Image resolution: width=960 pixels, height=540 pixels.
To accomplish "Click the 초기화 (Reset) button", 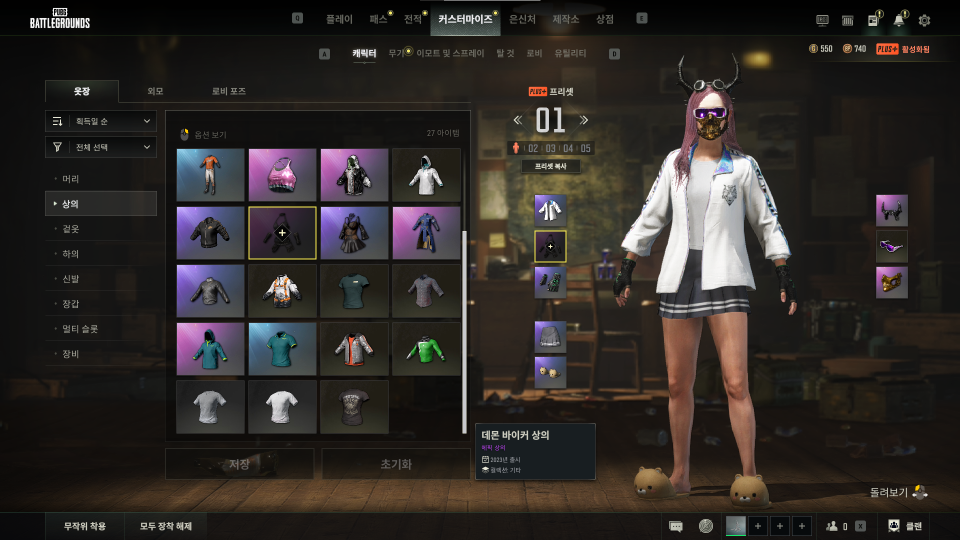I will point(395,464).
